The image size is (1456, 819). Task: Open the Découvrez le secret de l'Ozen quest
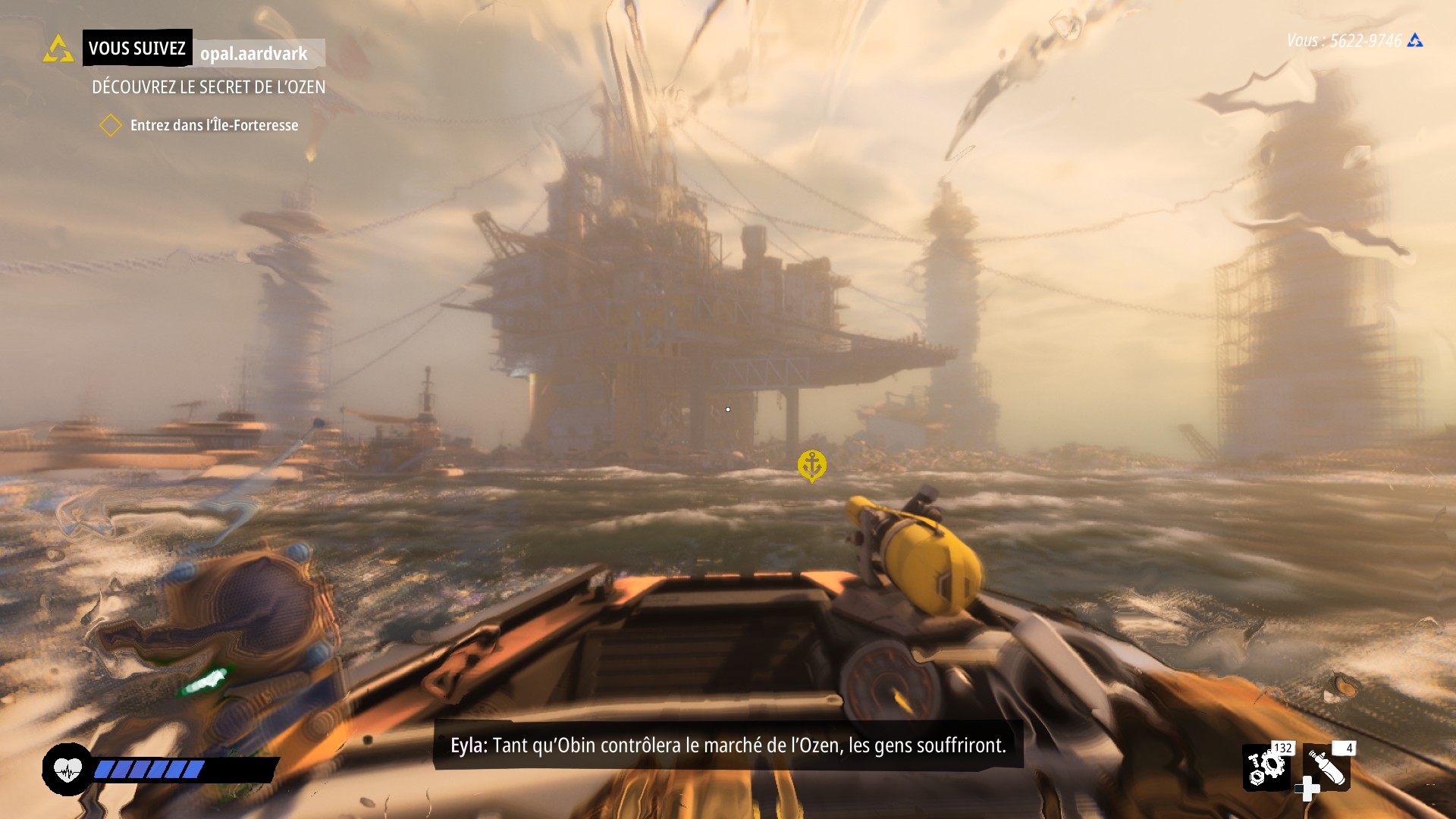point(209,87)
